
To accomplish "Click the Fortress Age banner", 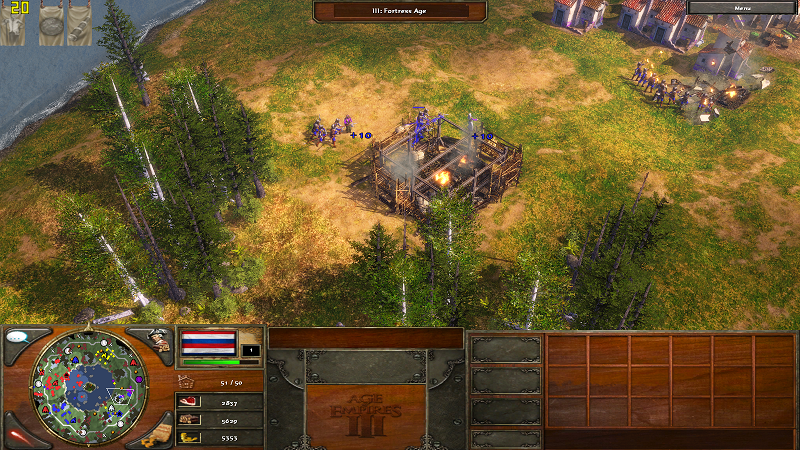I will tap(400, 11).
